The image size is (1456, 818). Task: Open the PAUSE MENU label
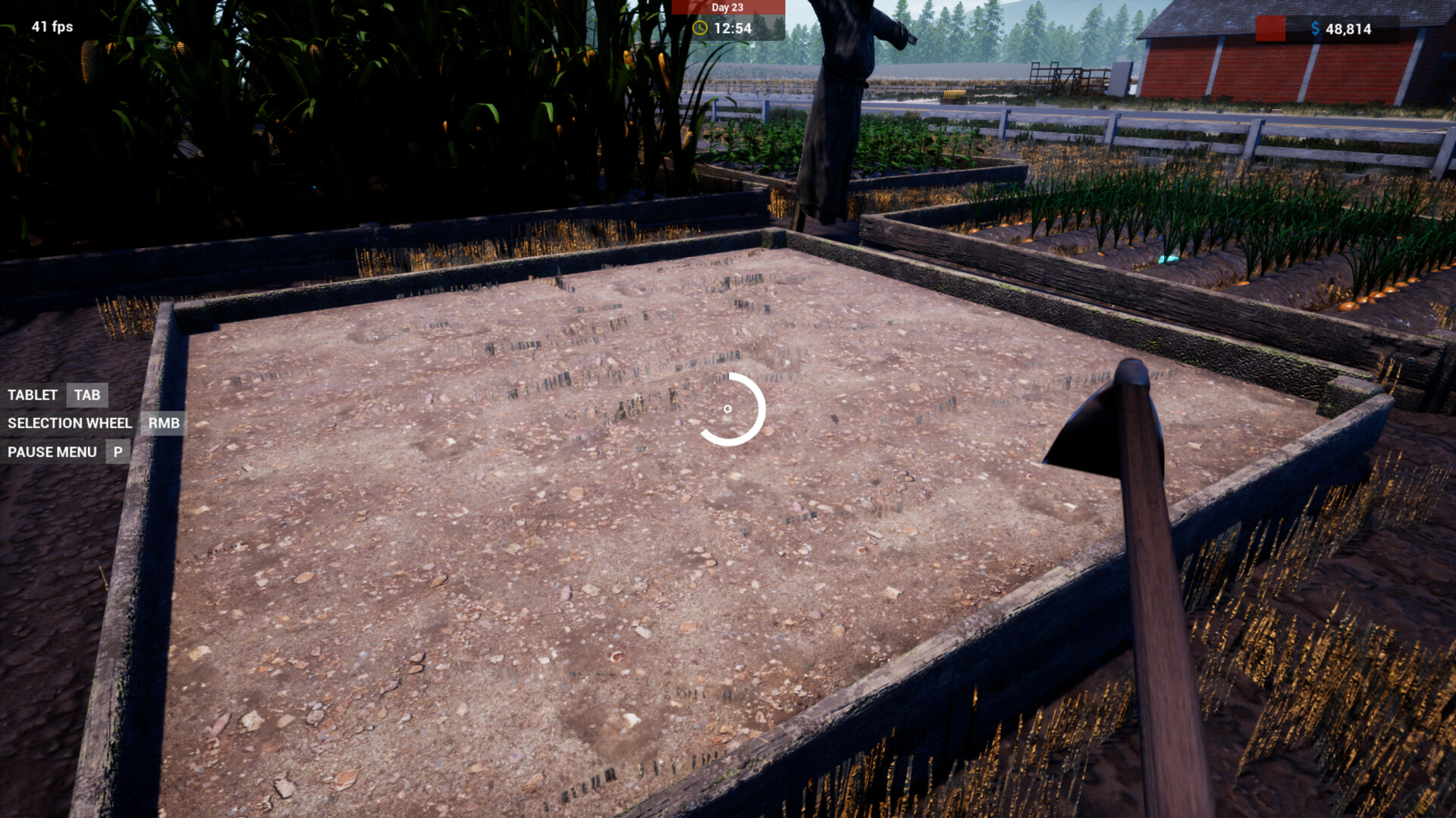(52, 452)
